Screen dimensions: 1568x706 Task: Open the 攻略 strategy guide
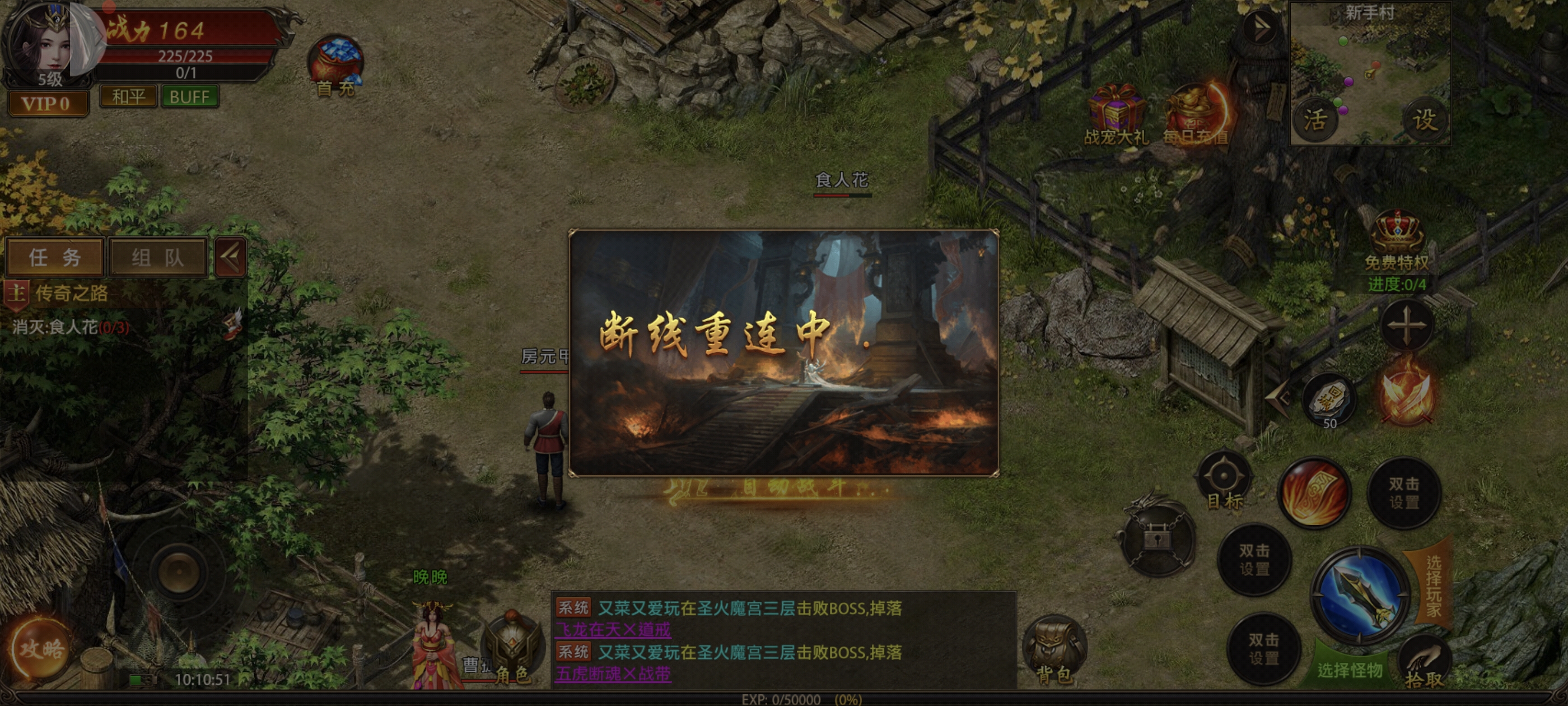[41, 649]
